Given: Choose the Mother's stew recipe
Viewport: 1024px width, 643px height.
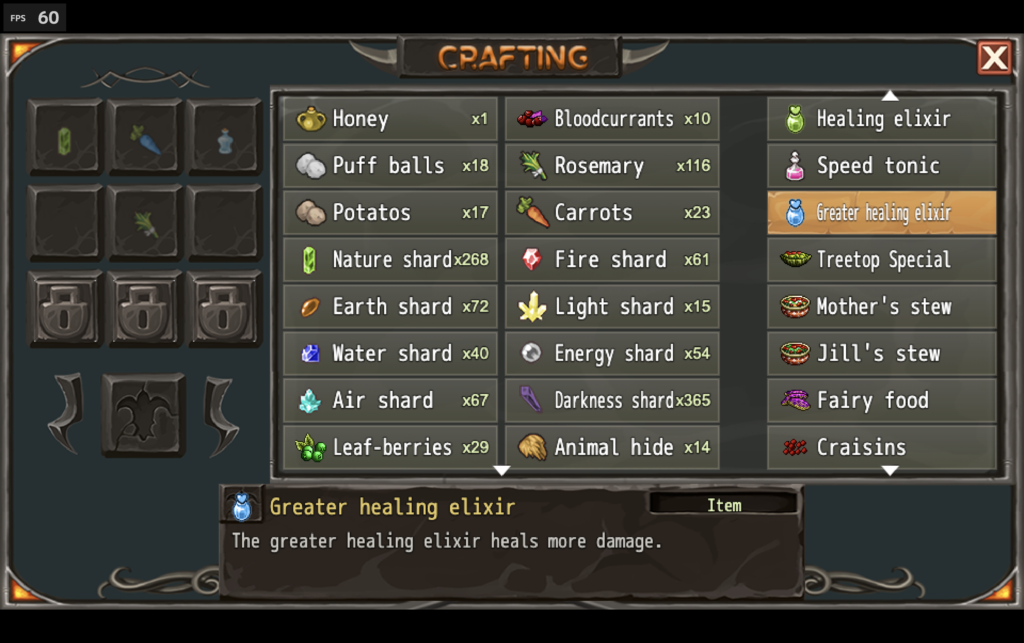Looking at the screenshot, I should click(882, 307).
